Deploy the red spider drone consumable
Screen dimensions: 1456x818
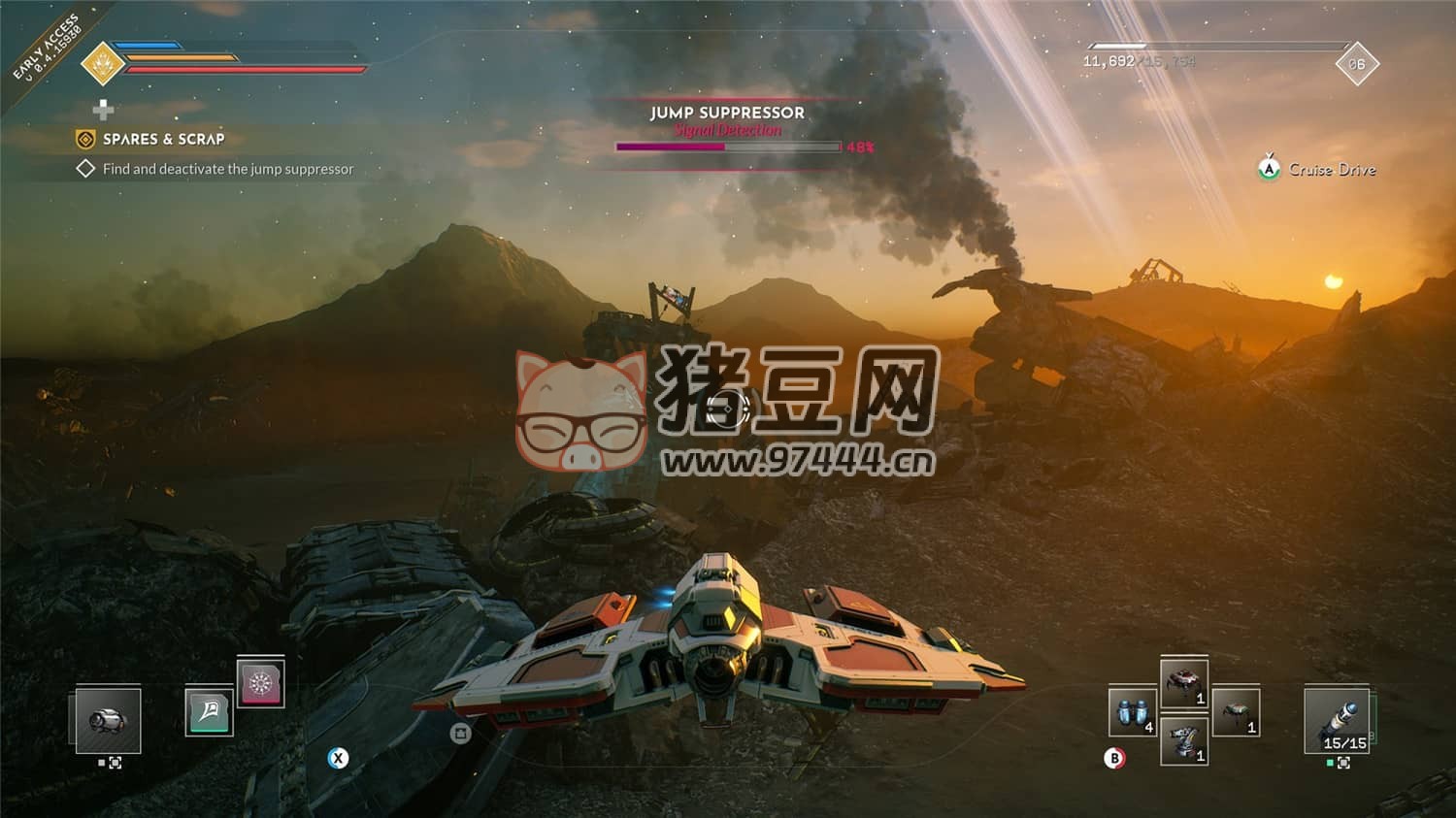pos(1184,683)
